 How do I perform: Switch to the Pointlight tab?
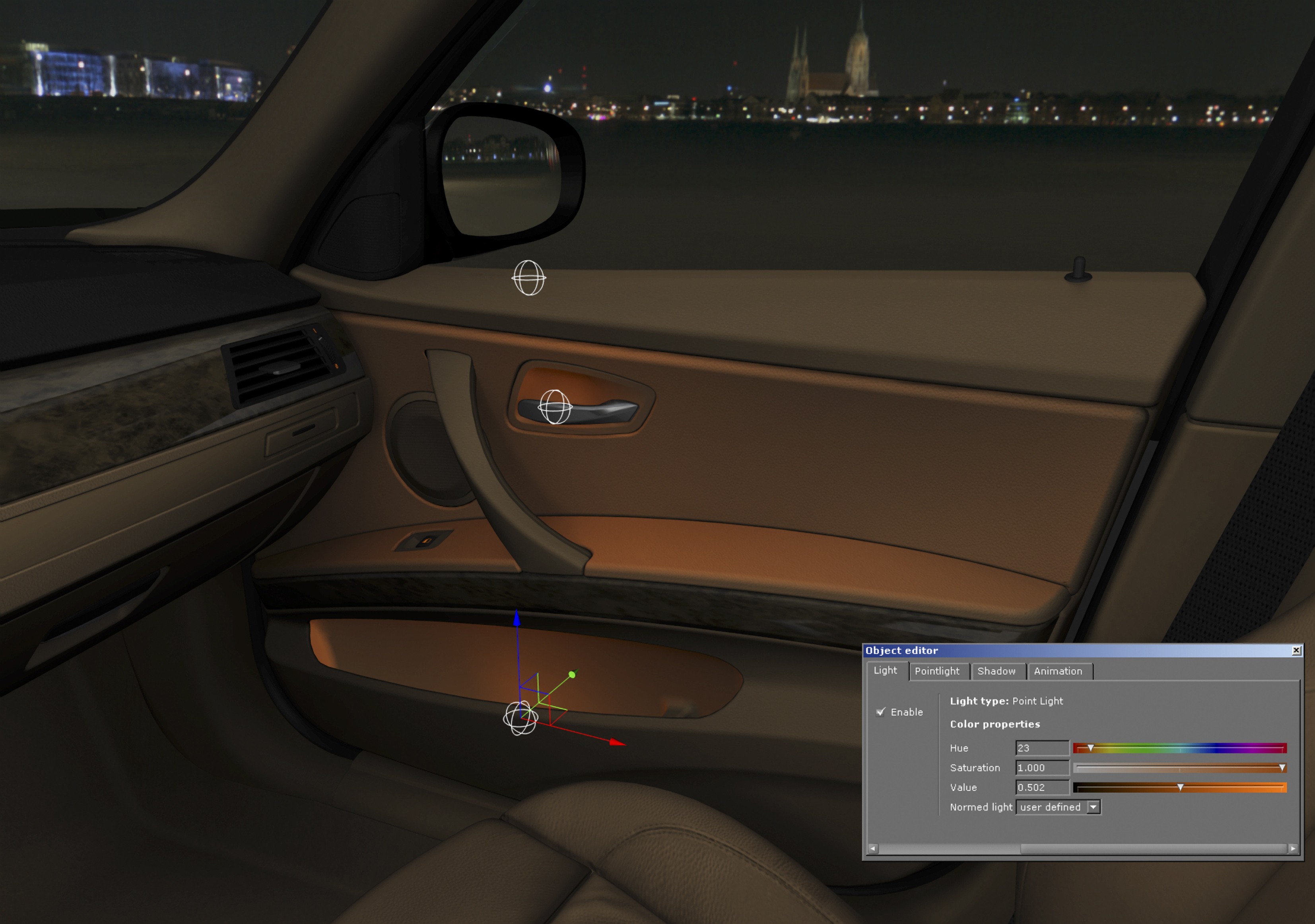[937, 671]
